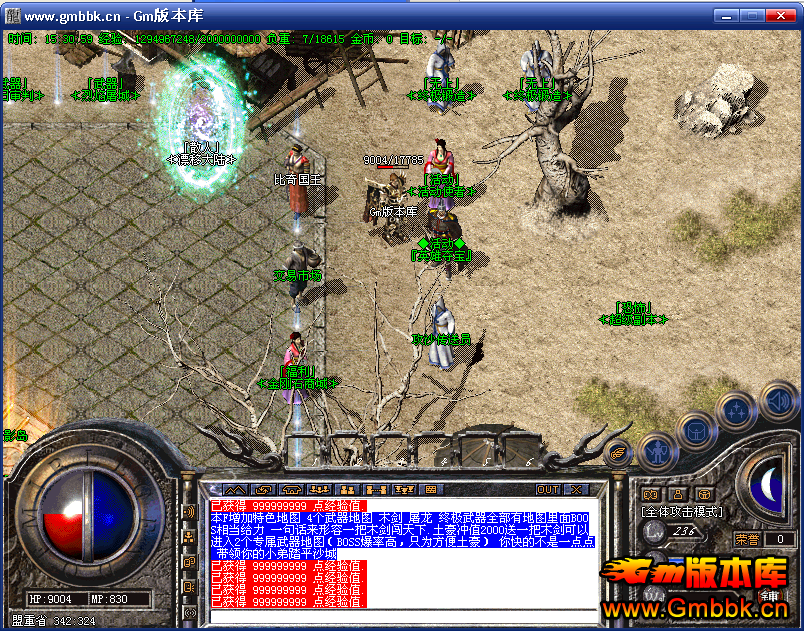Minimize the game window
The image size is (804, 631).
[x=727, y=16]
